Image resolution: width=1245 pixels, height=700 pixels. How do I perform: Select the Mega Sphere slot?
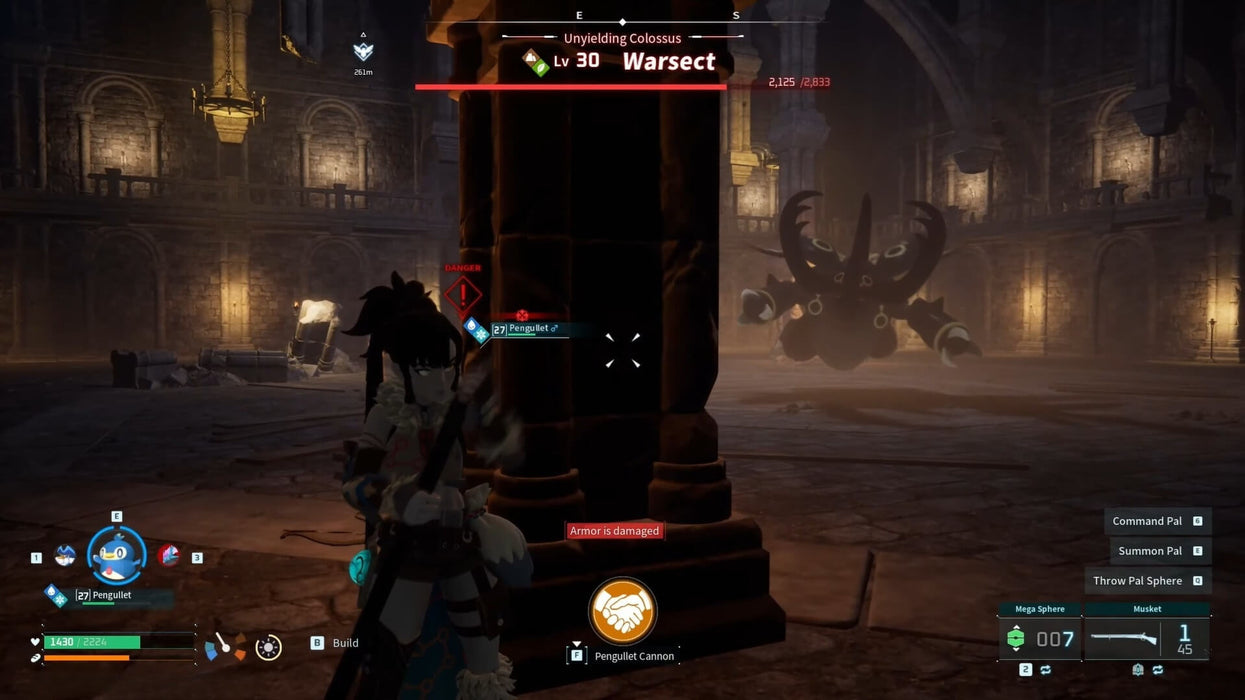[1040, 638]
